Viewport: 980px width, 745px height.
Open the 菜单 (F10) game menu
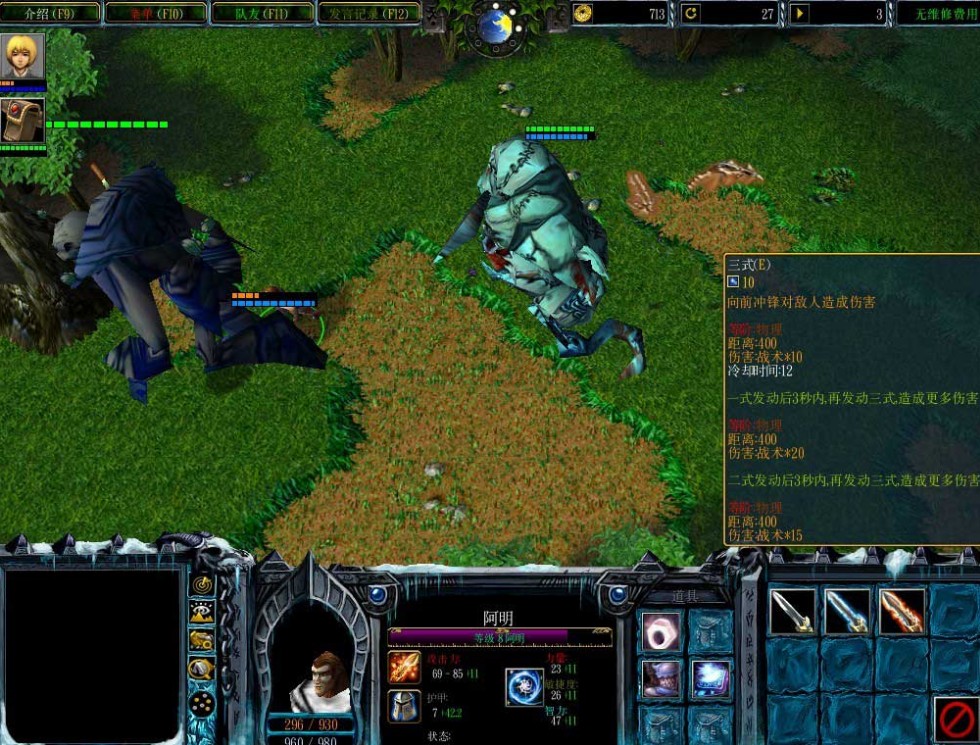(x=155, y=13)
